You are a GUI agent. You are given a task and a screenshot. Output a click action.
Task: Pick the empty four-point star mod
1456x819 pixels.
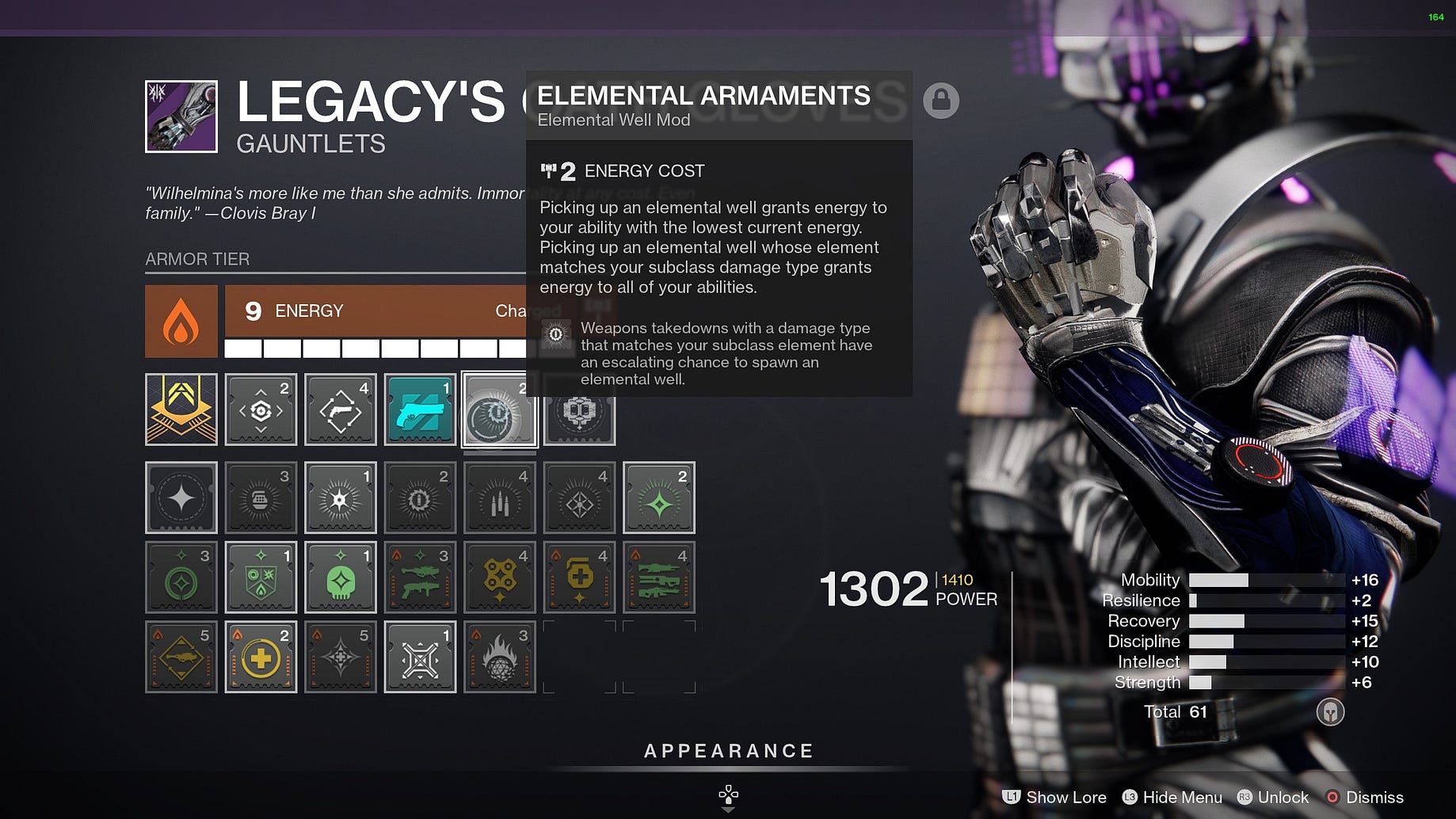click(181, 497)
